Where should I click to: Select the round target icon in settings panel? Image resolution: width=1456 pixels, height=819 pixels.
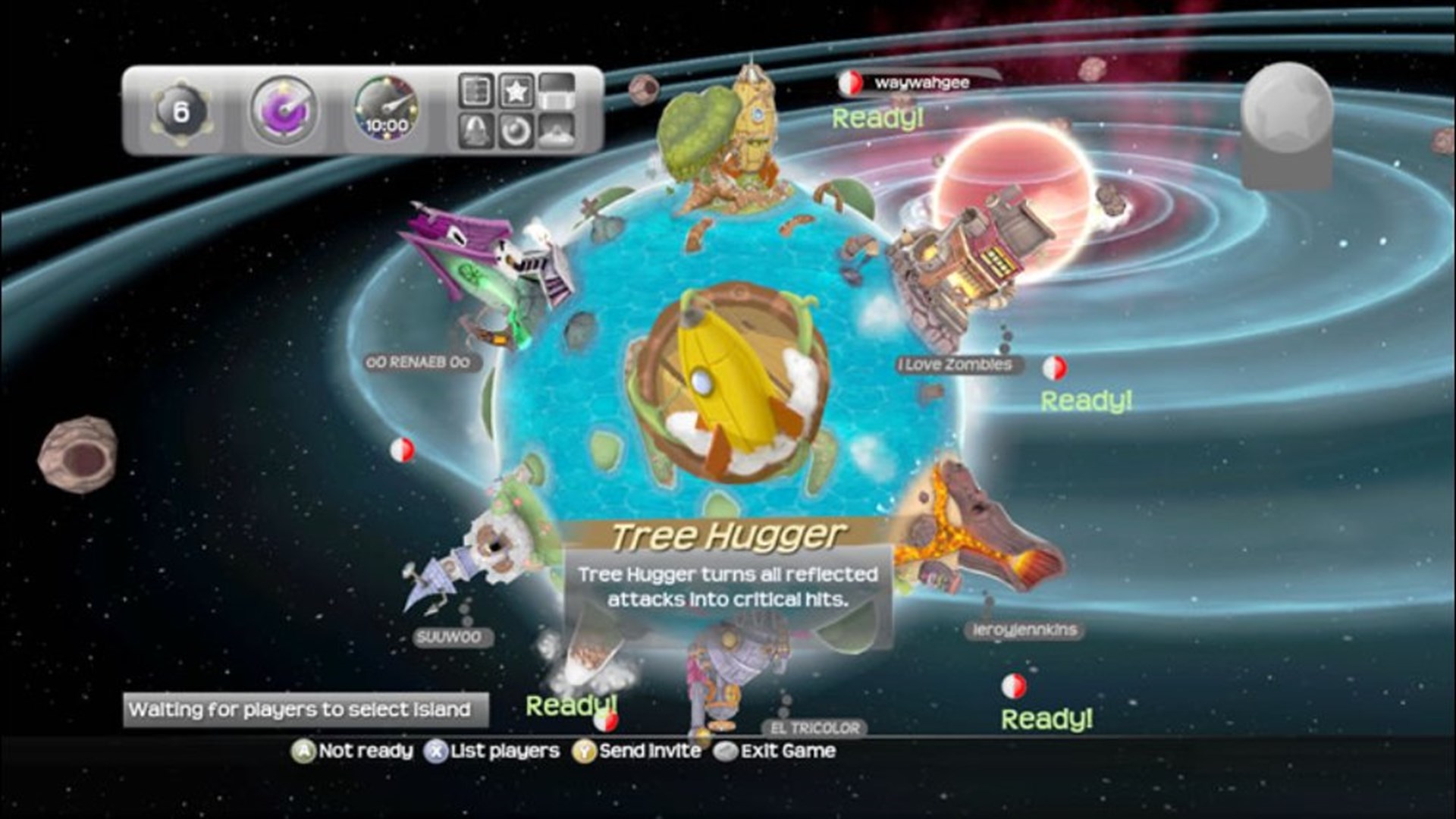(x=516, y=131)
